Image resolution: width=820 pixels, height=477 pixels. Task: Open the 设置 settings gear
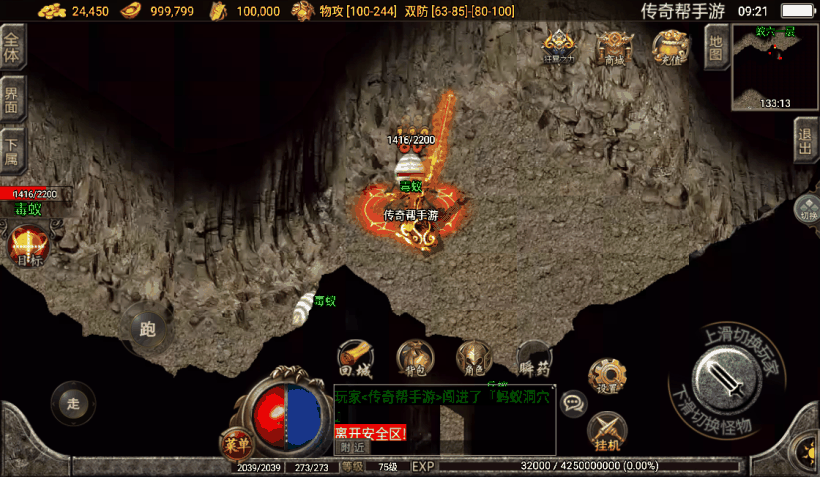tap(607, 375)
